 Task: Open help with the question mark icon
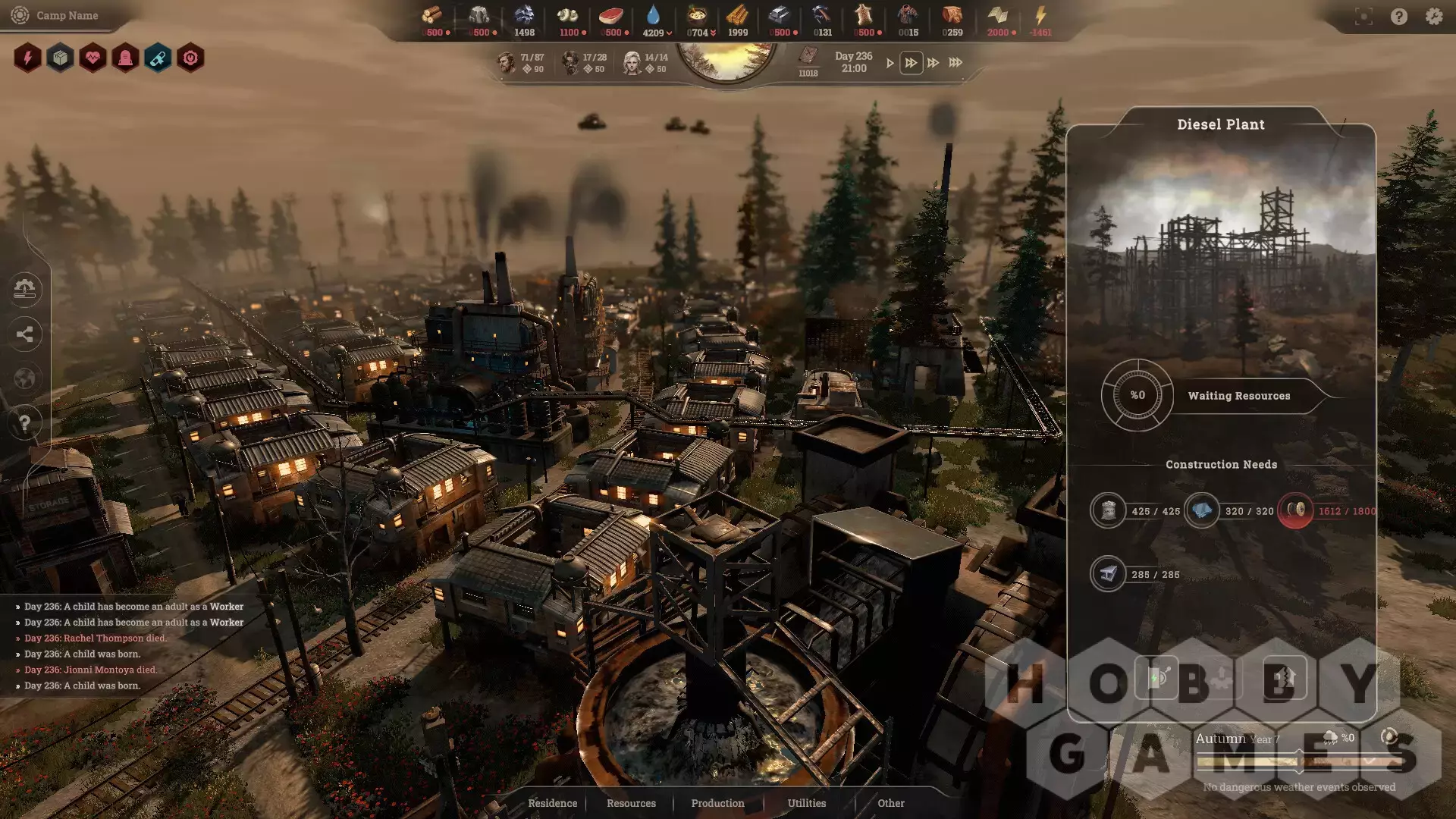coord(1398,17)
